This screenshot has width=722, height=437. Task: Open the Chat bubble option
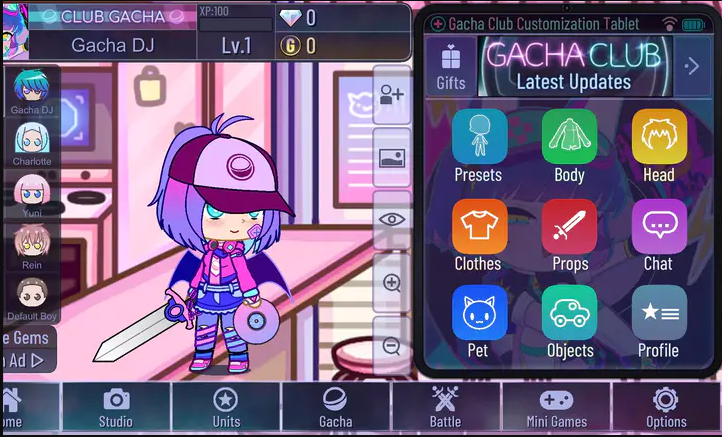tap(659, 227)
